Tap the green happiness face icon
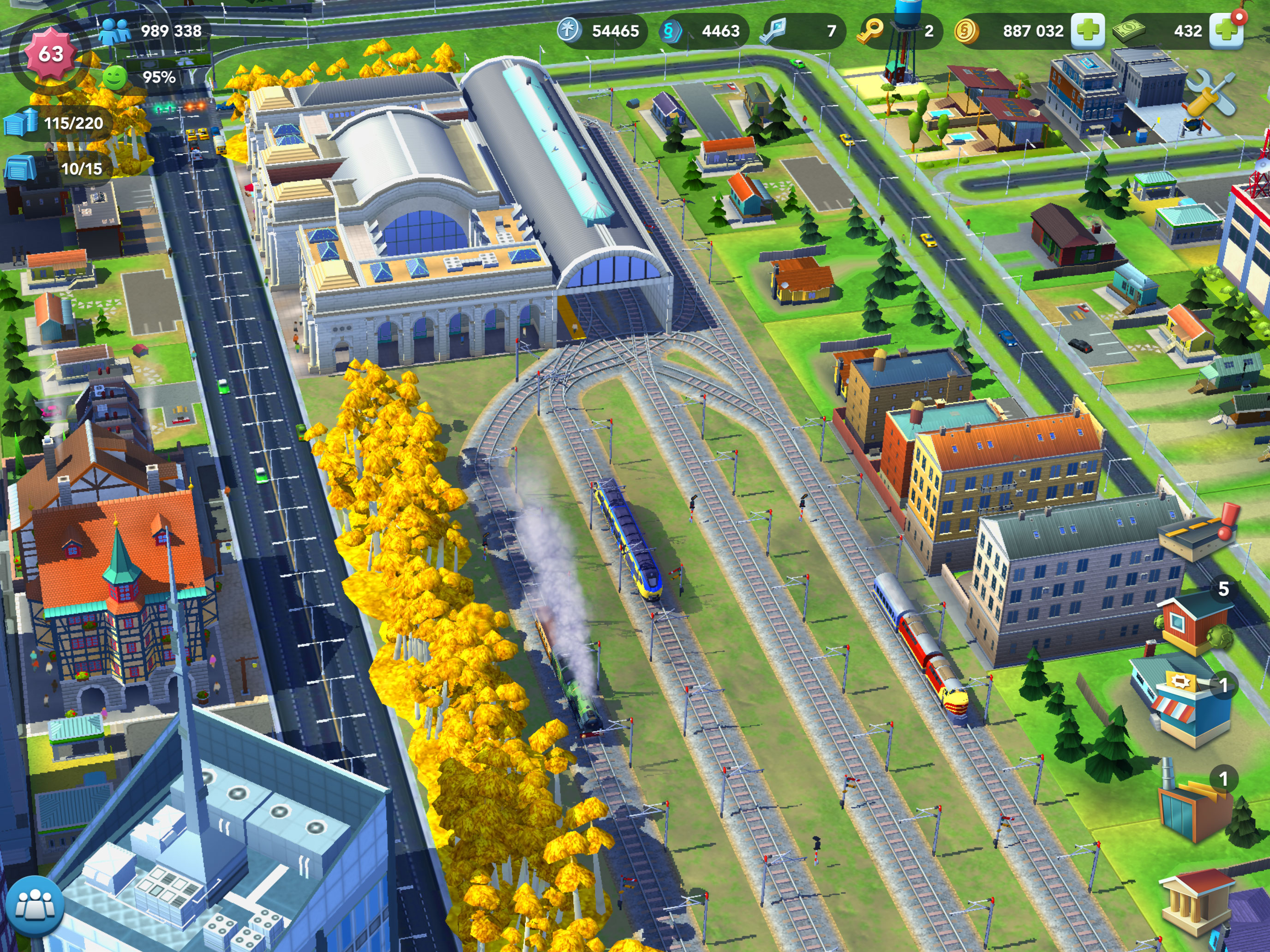The width and height of the screenshot is (1270, 952). [114, 77]
